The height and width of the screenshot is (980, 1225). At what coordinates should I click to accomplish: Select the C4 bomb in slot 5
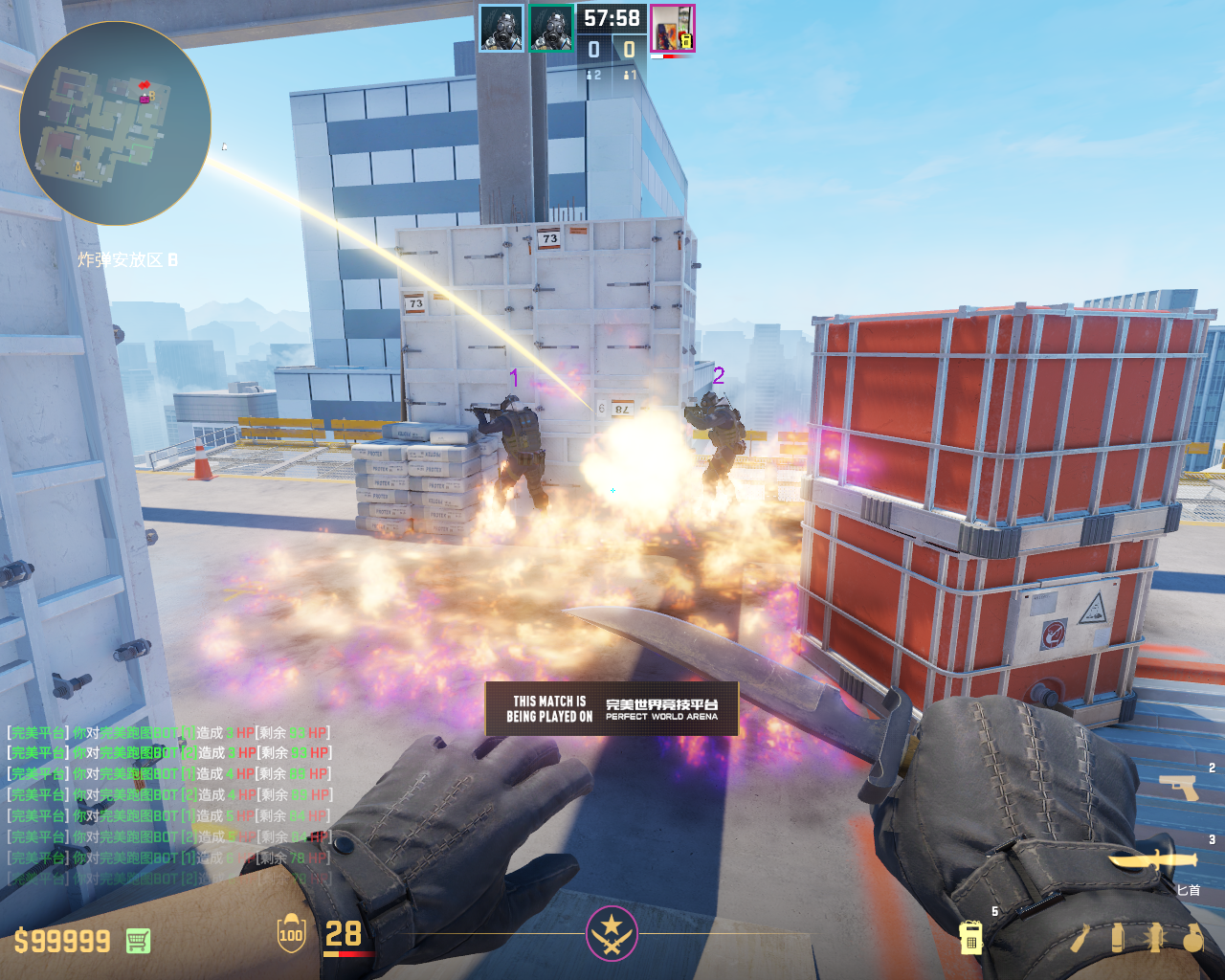tap(970, 937)
